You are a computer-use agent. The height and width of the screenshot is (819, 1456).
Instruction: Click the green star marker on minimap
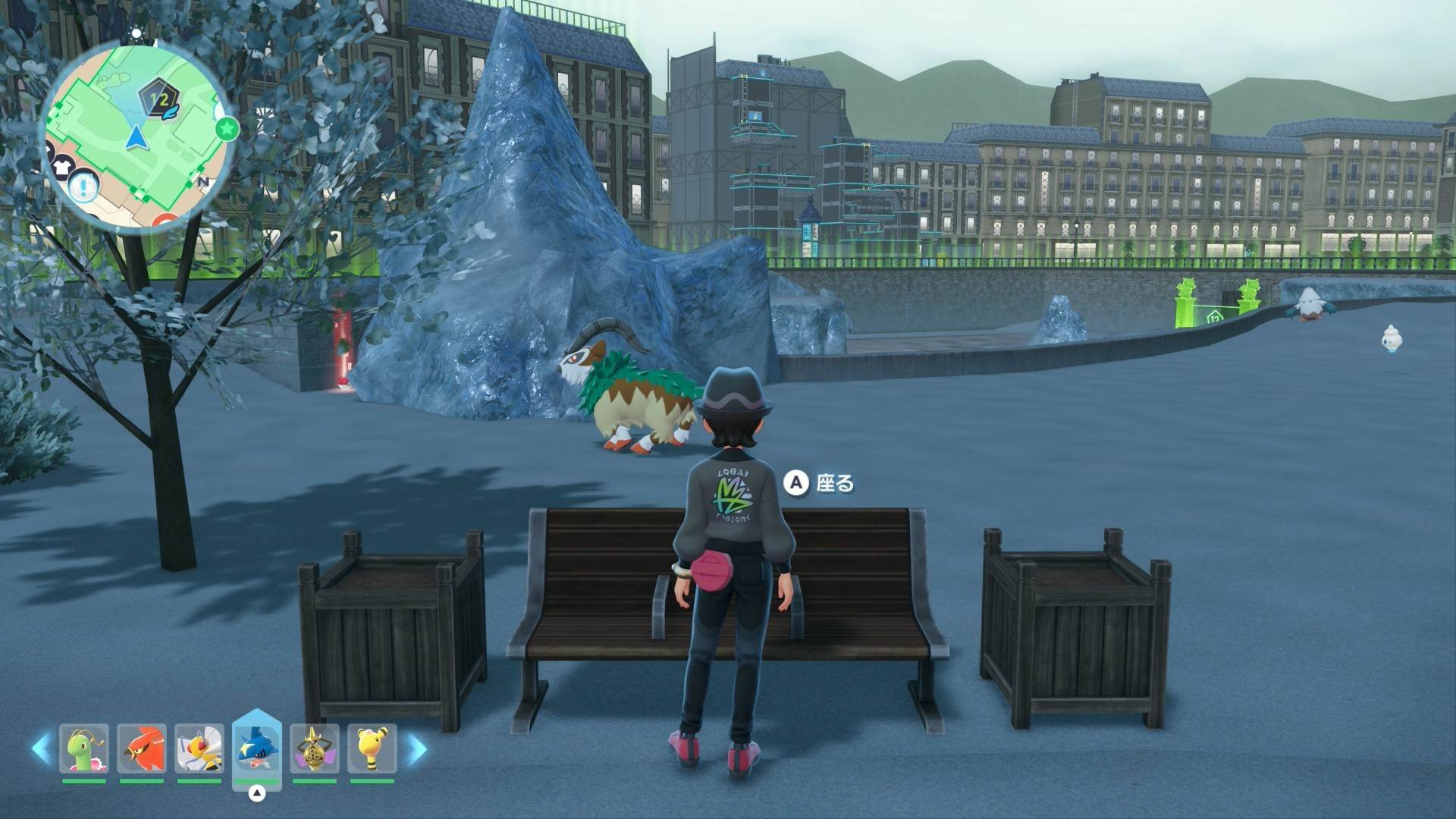[x=226, y=129]
